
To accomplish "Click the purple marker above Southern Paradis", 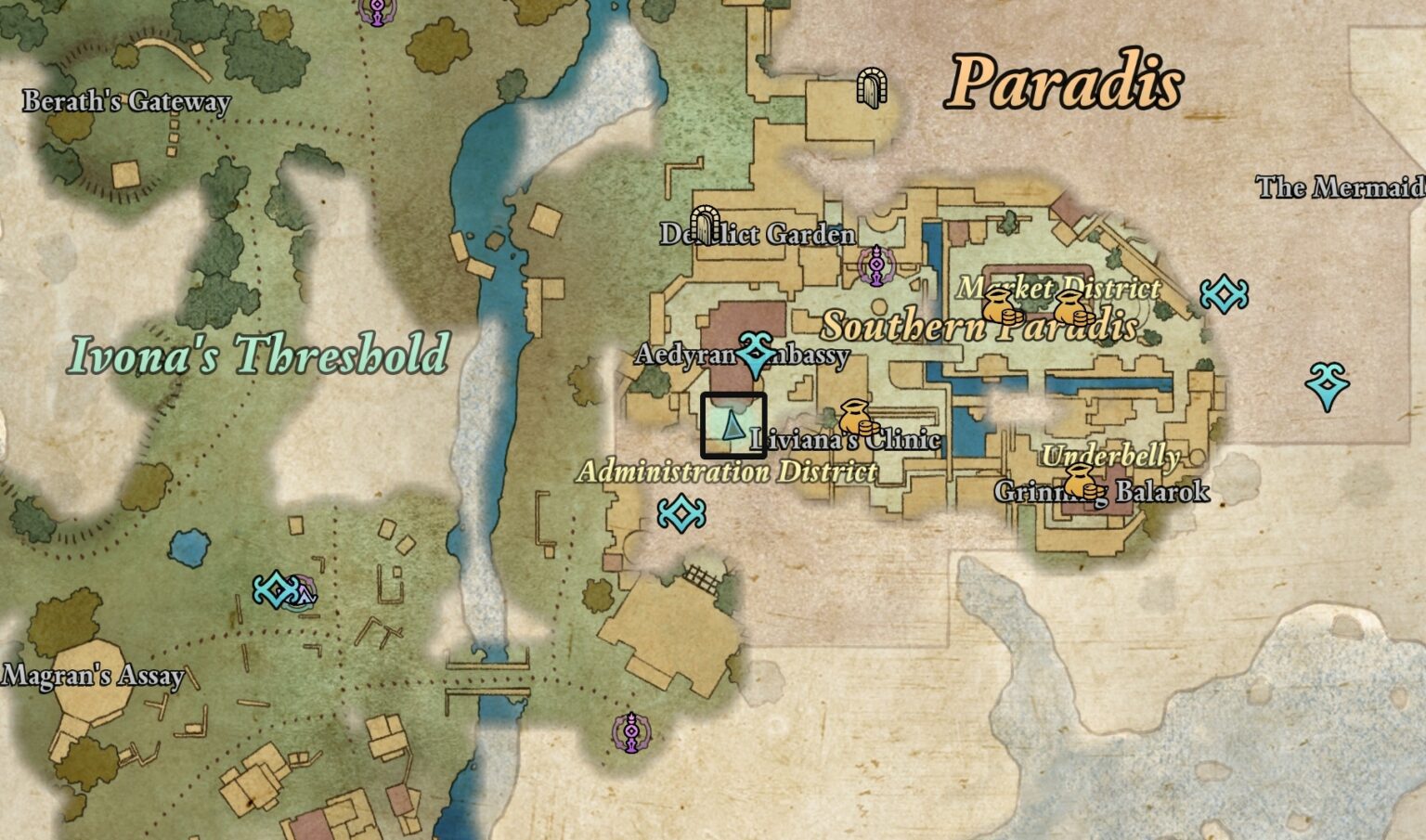I will (x=877, y=266).
